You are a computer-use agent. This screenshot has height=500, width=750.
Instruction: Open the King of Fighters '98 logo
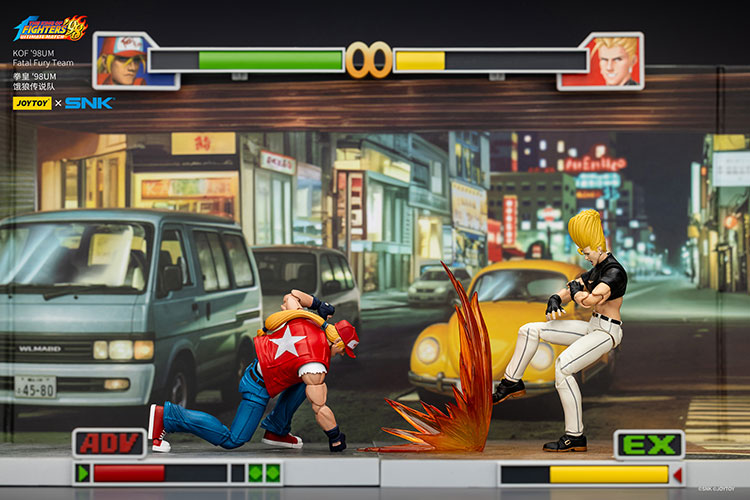(x=50, y=27)
